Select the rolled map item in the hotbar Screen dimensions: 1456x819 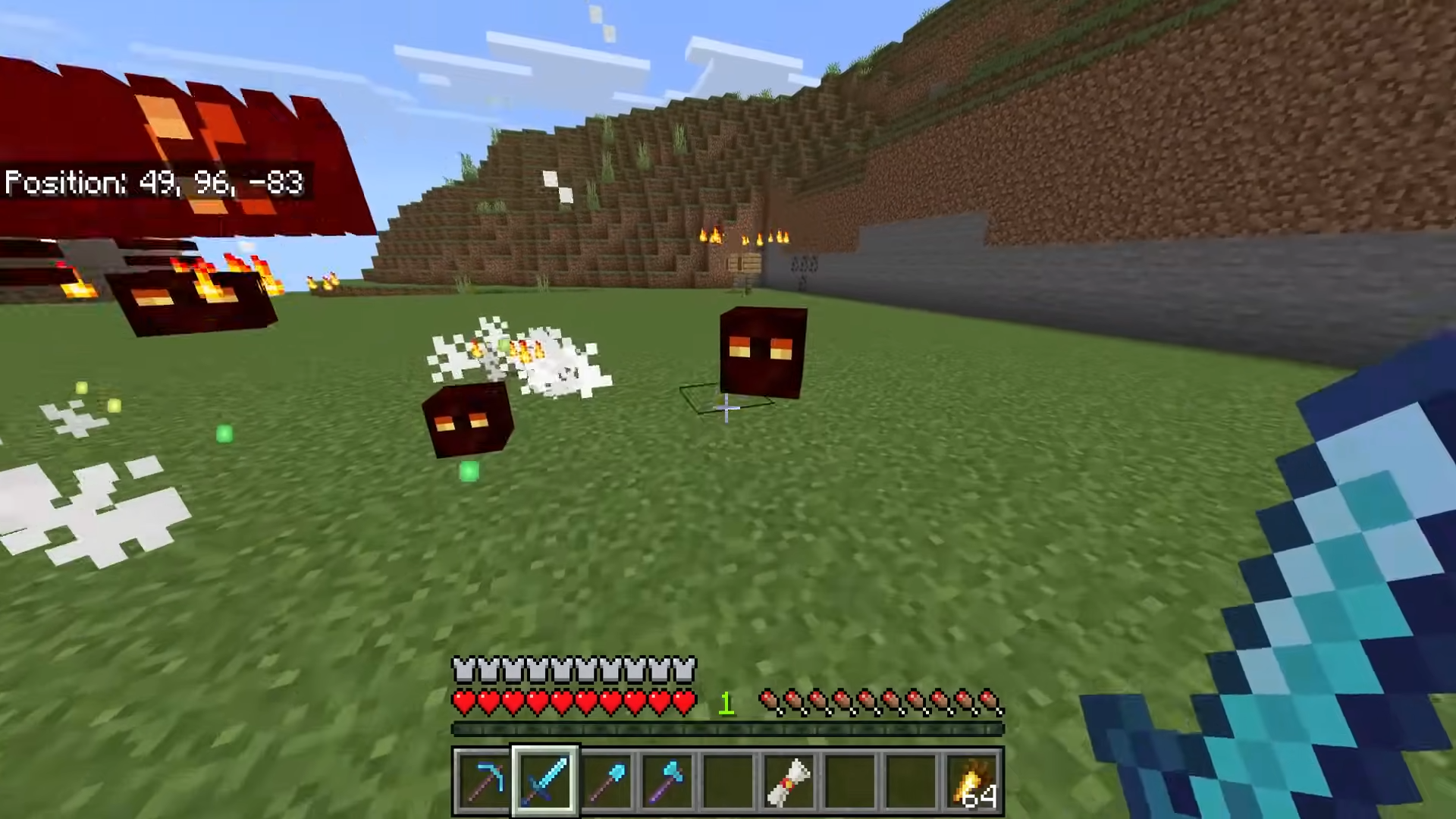pos(790,781)
